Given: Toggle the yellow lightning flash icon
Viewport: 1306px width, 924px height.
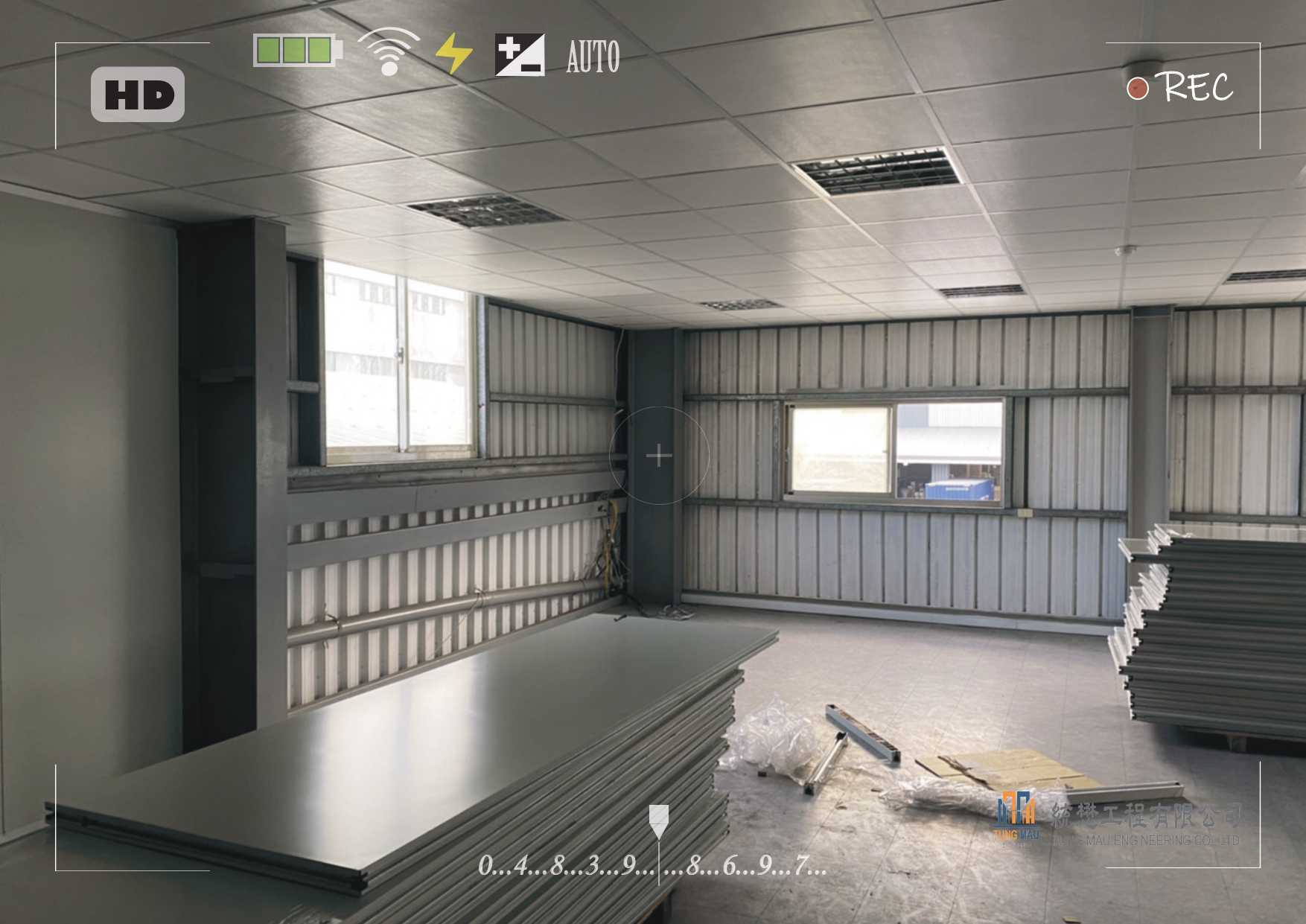Looking at the screenshot, I should click(x=453, y=54).
